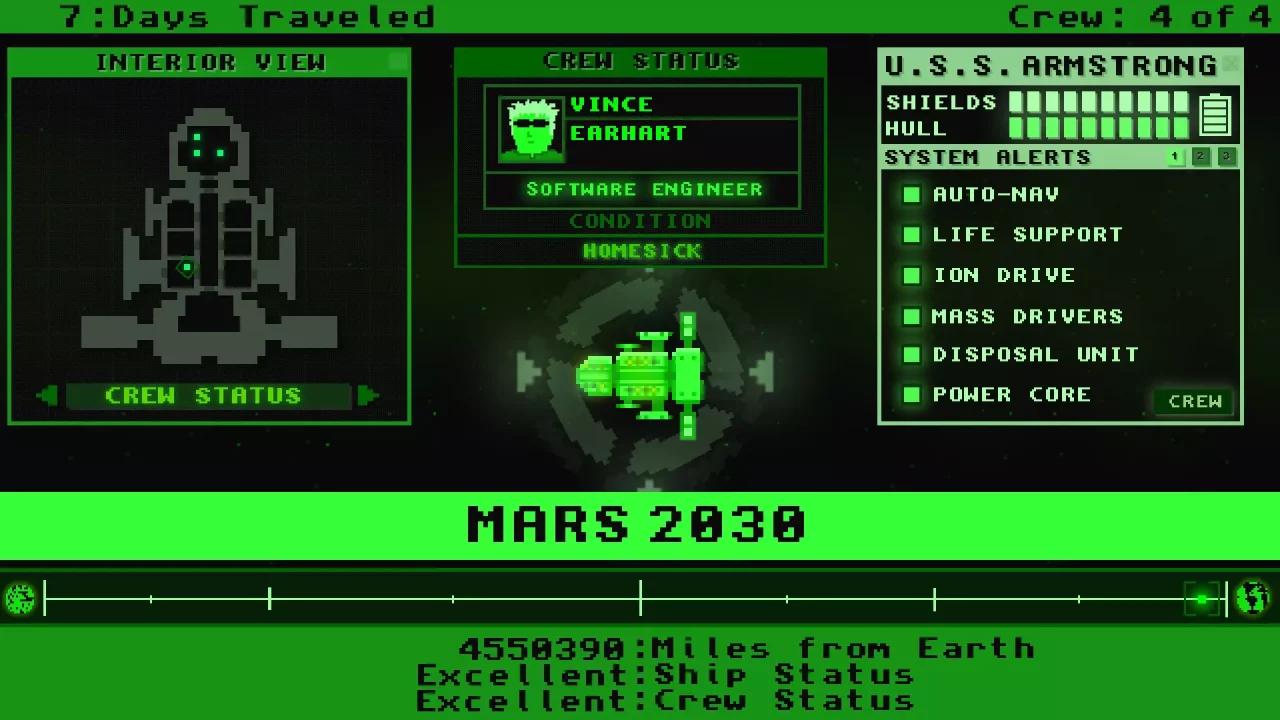The image size is (1280, 720).
Task: Click the left arrow beside Crew Status label
Action: click(x=46, y=395)
